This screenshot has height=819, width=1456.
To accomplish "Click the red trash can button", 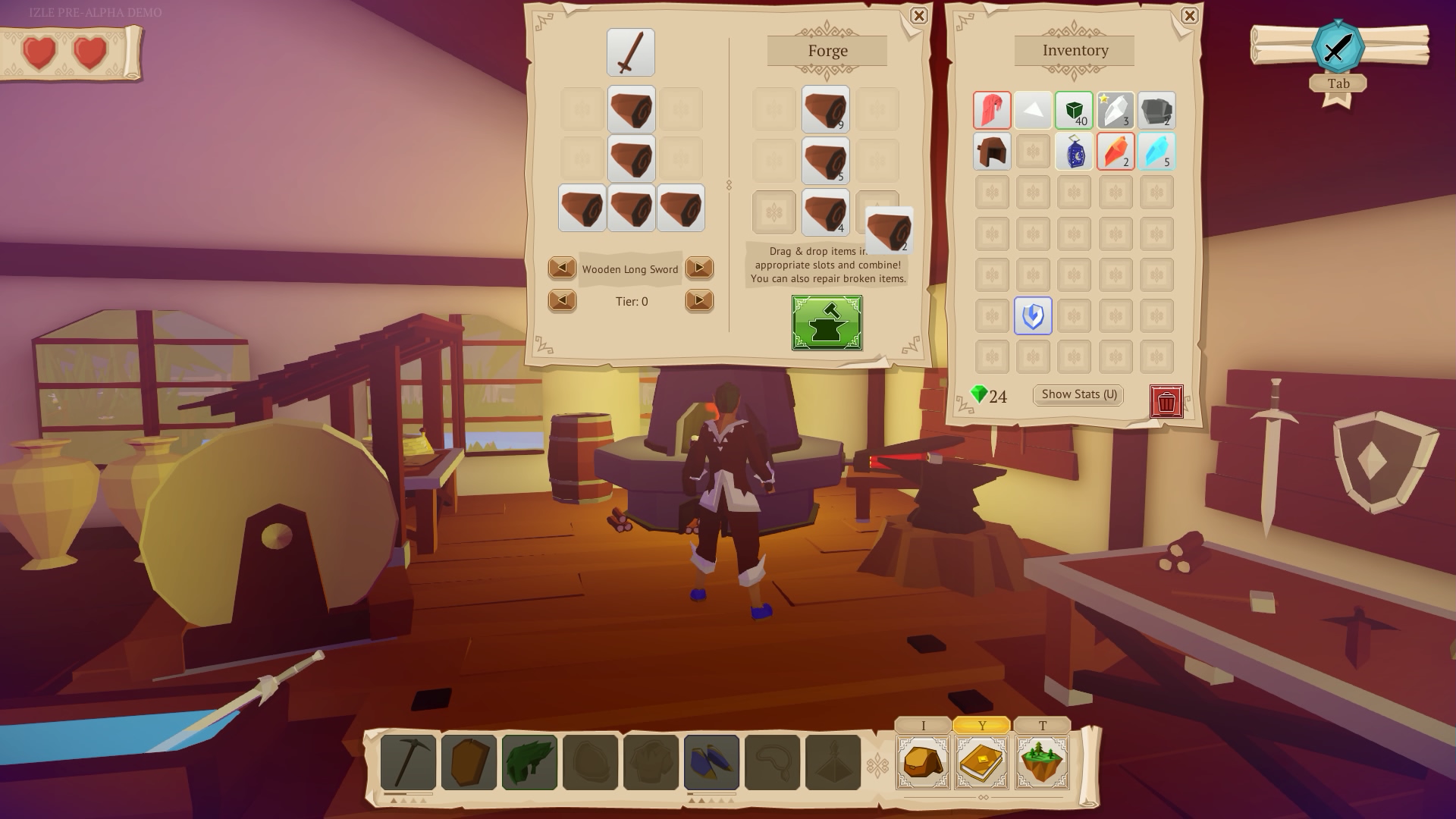I will click(x=1166, y=402).
